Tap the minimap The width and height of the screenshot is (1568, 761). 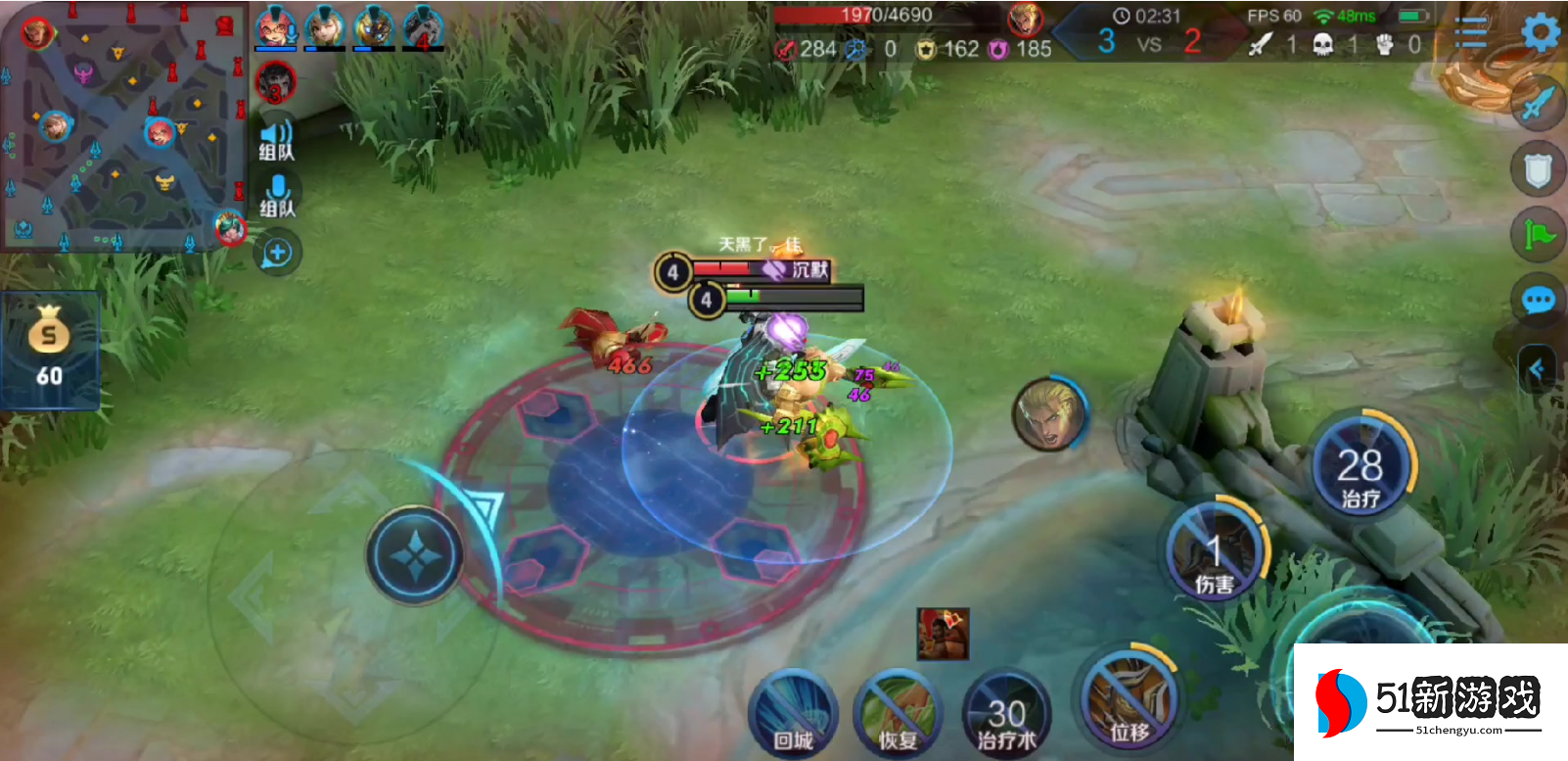point(122,127)
